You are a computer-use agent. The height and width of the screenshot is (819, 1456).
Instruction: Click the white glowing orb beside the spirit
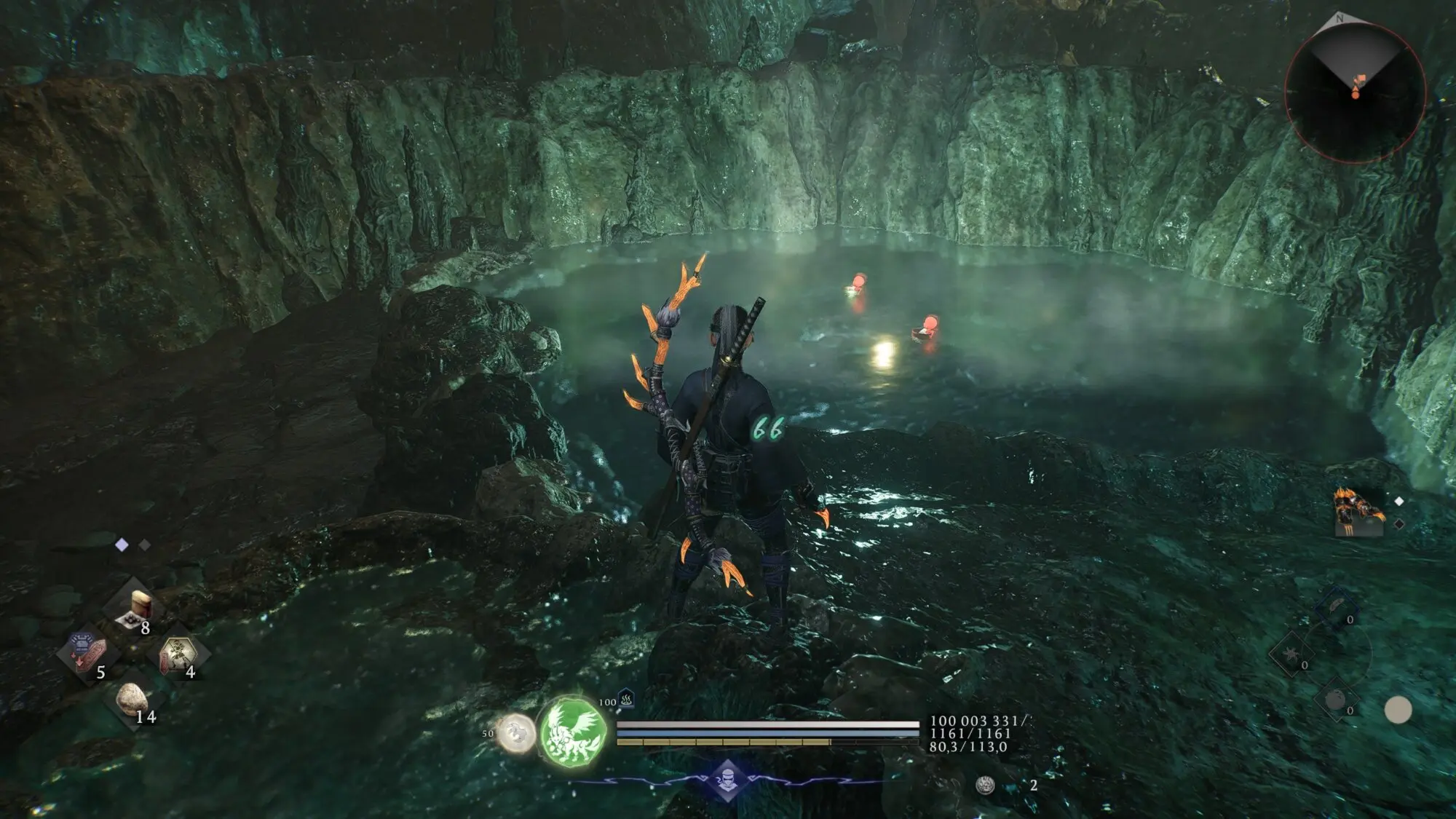tap(516, 732)
